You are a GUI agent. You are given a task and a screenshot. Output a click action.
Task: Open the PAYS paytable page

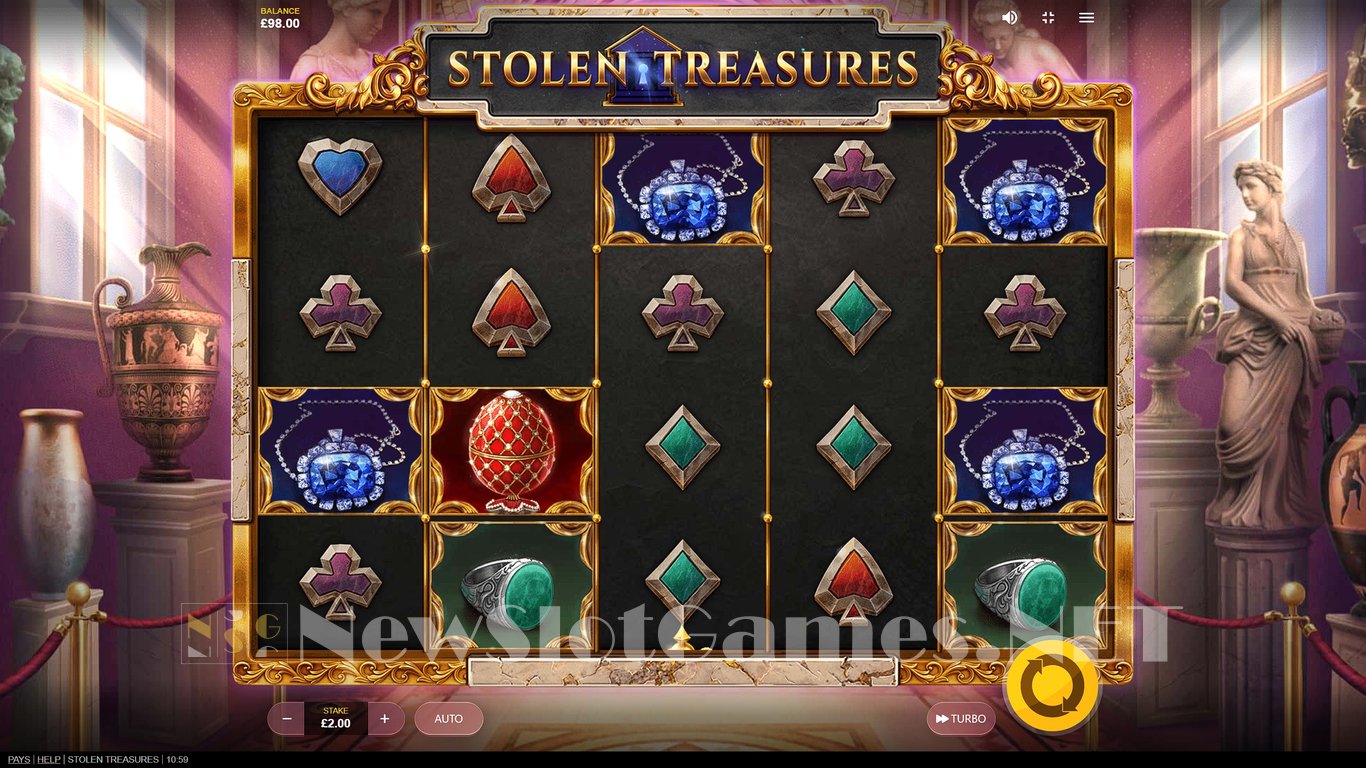(19, 759)
